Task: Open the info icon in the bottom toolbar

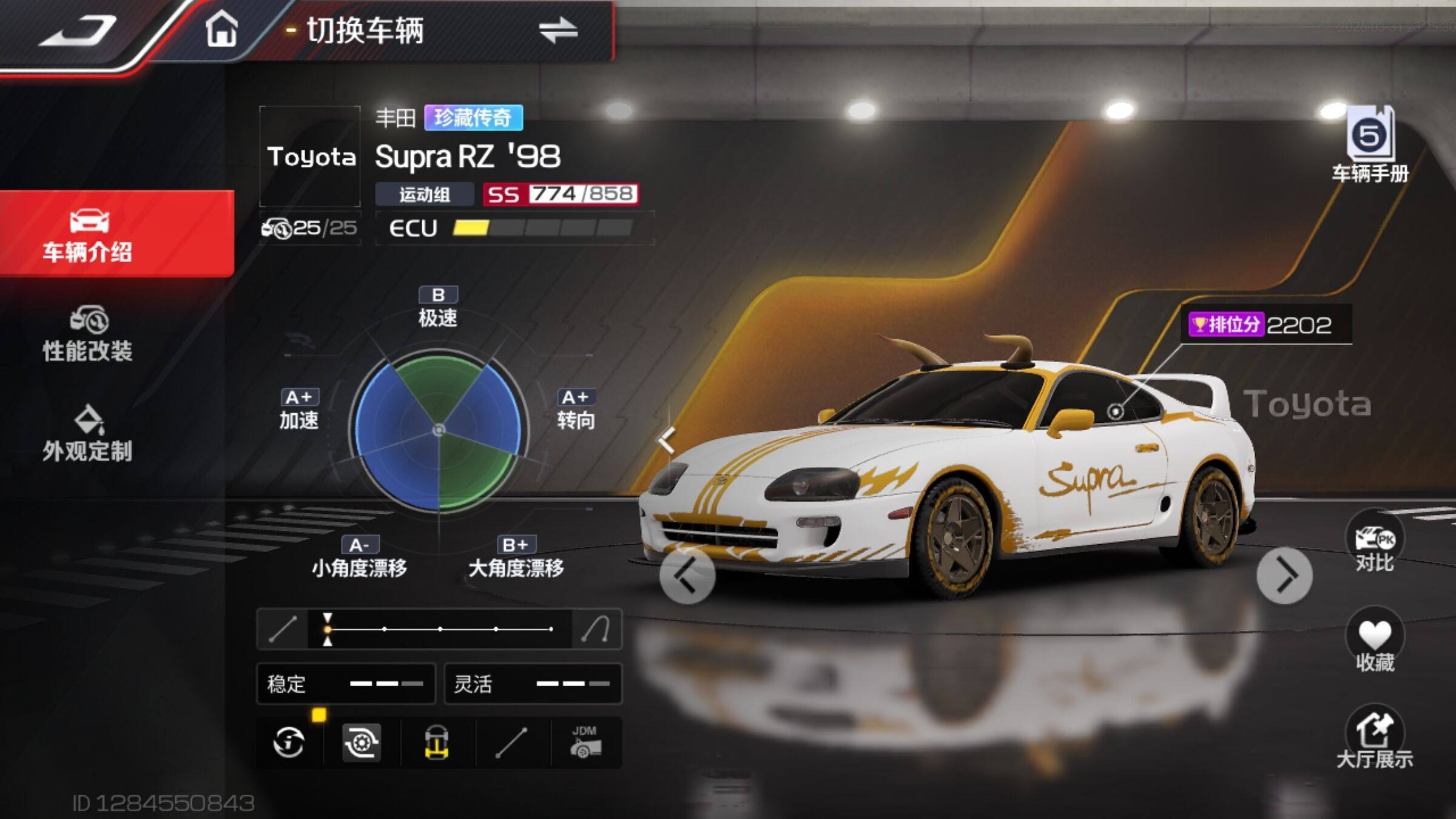Action: [x=289, y=742]
